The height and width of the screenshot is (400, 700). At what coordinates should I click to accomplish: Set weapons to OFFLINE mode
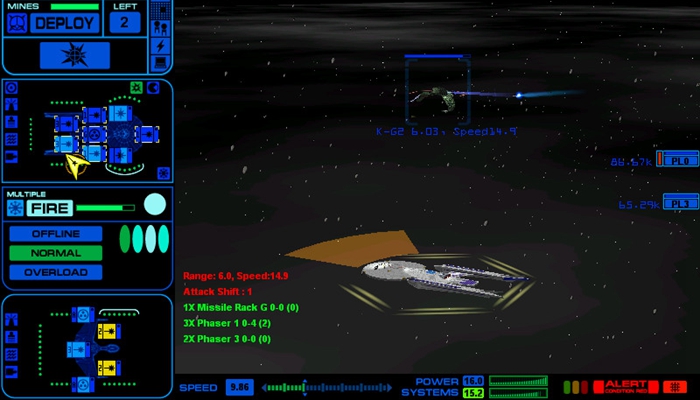(55, 233)
